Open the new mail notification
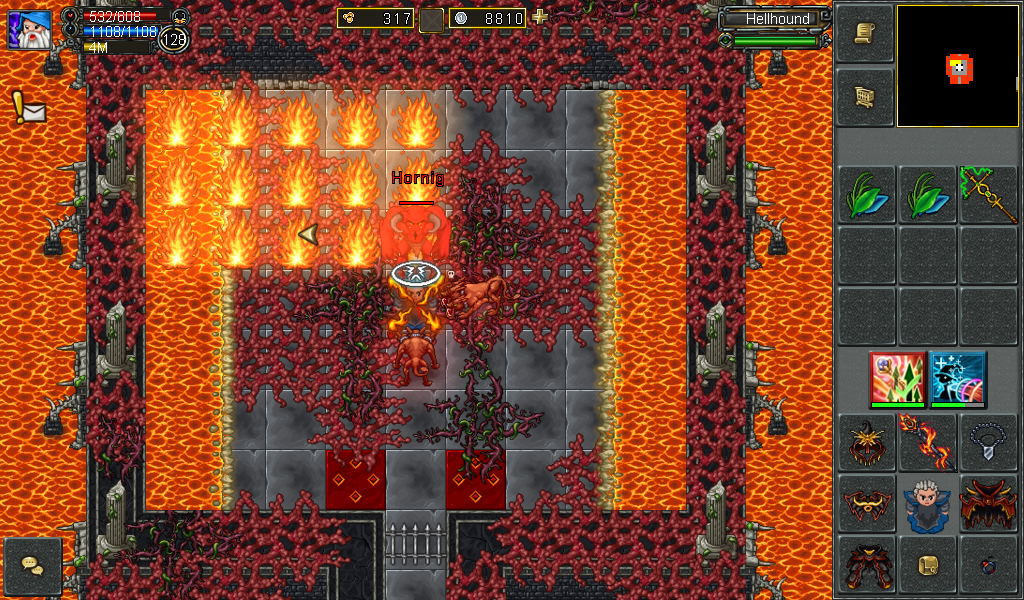The height and width of the screenshot is (600, 1024). pos(28,107)
